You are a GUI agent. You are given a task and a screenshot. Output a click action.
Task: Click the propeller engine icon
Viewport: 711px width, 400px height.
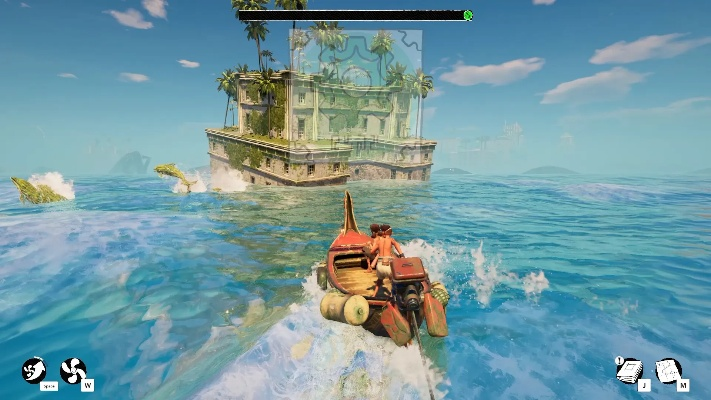coord(73,370)
